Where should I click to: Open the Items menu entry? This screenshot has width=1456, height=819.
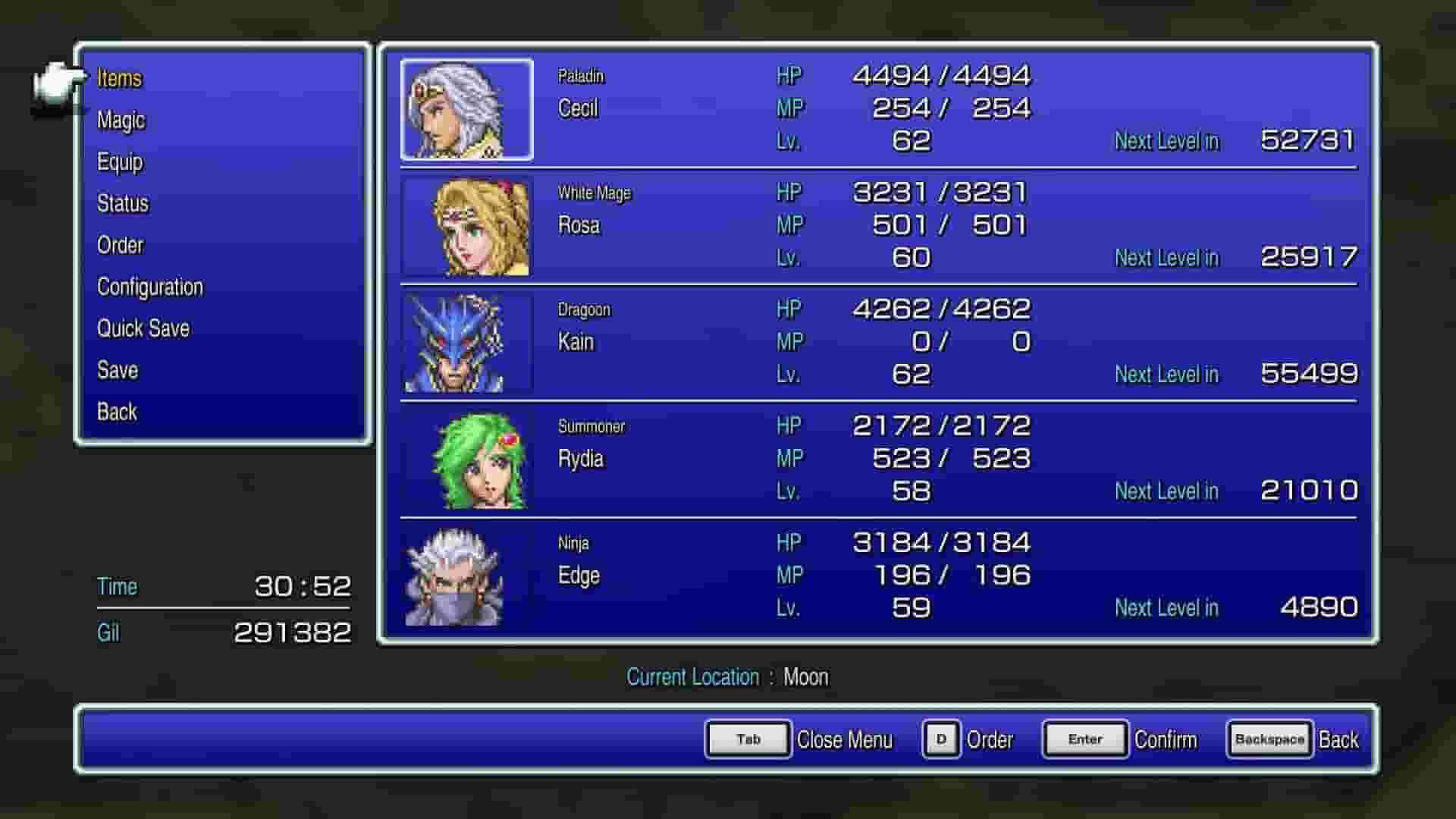tap(119, 78)
